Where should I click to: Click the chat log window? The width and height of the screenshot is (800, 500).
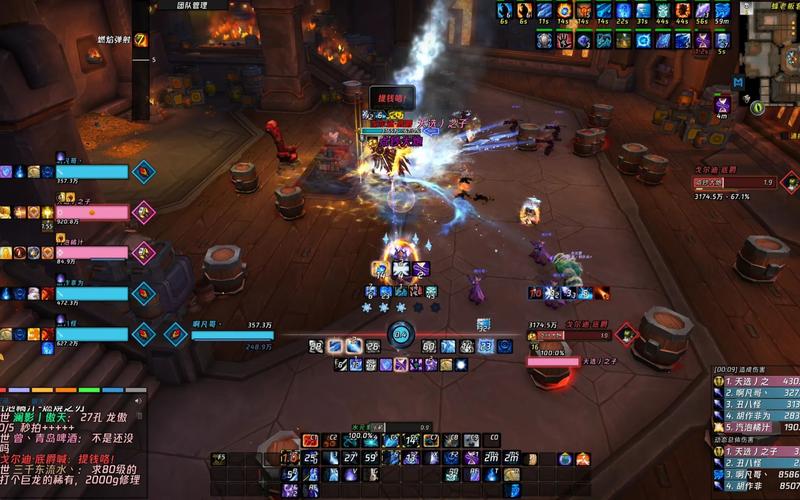pos(70,440)
